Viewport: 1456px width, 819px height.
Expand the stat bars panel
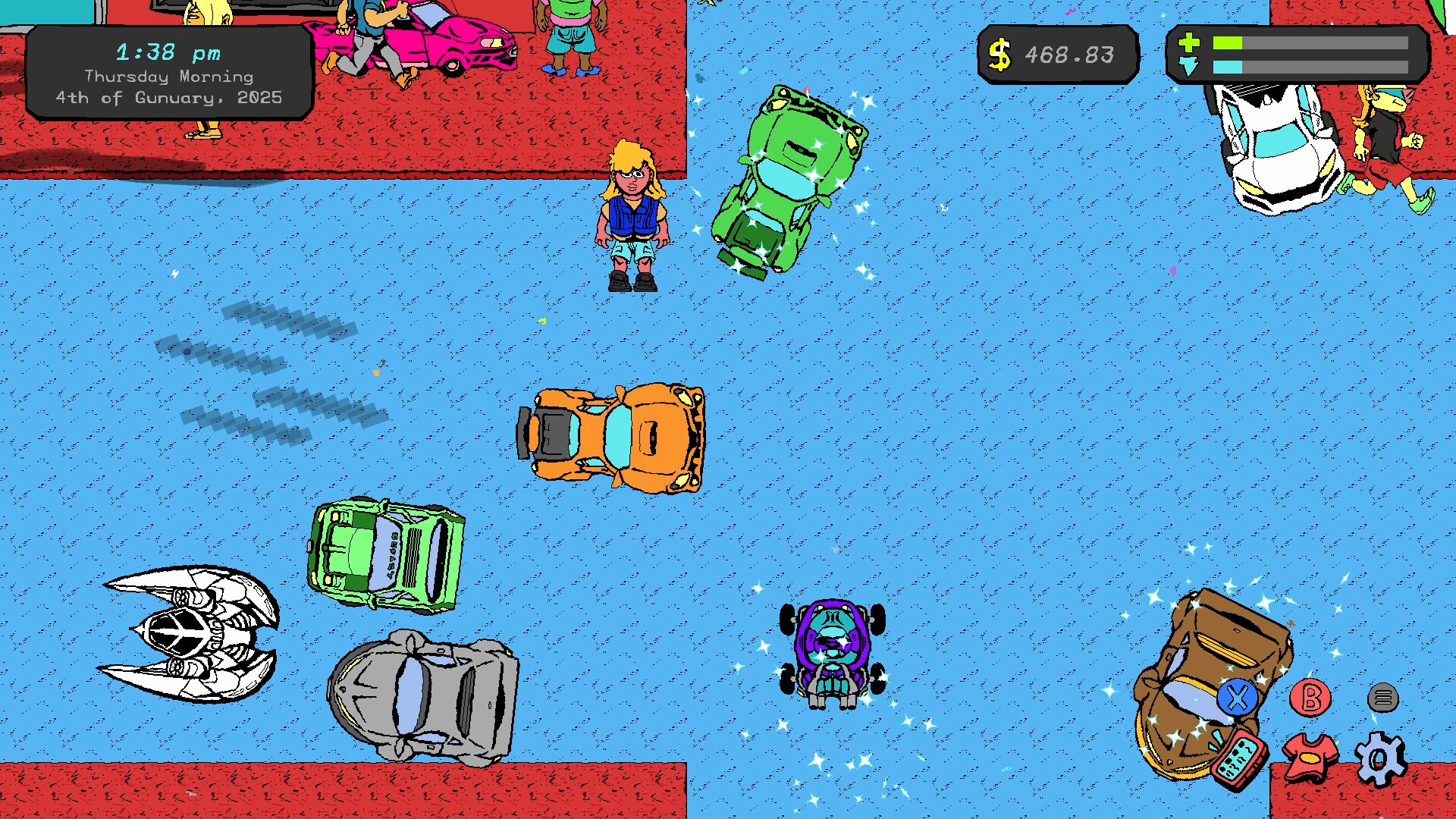click(x=1297, y=55)
